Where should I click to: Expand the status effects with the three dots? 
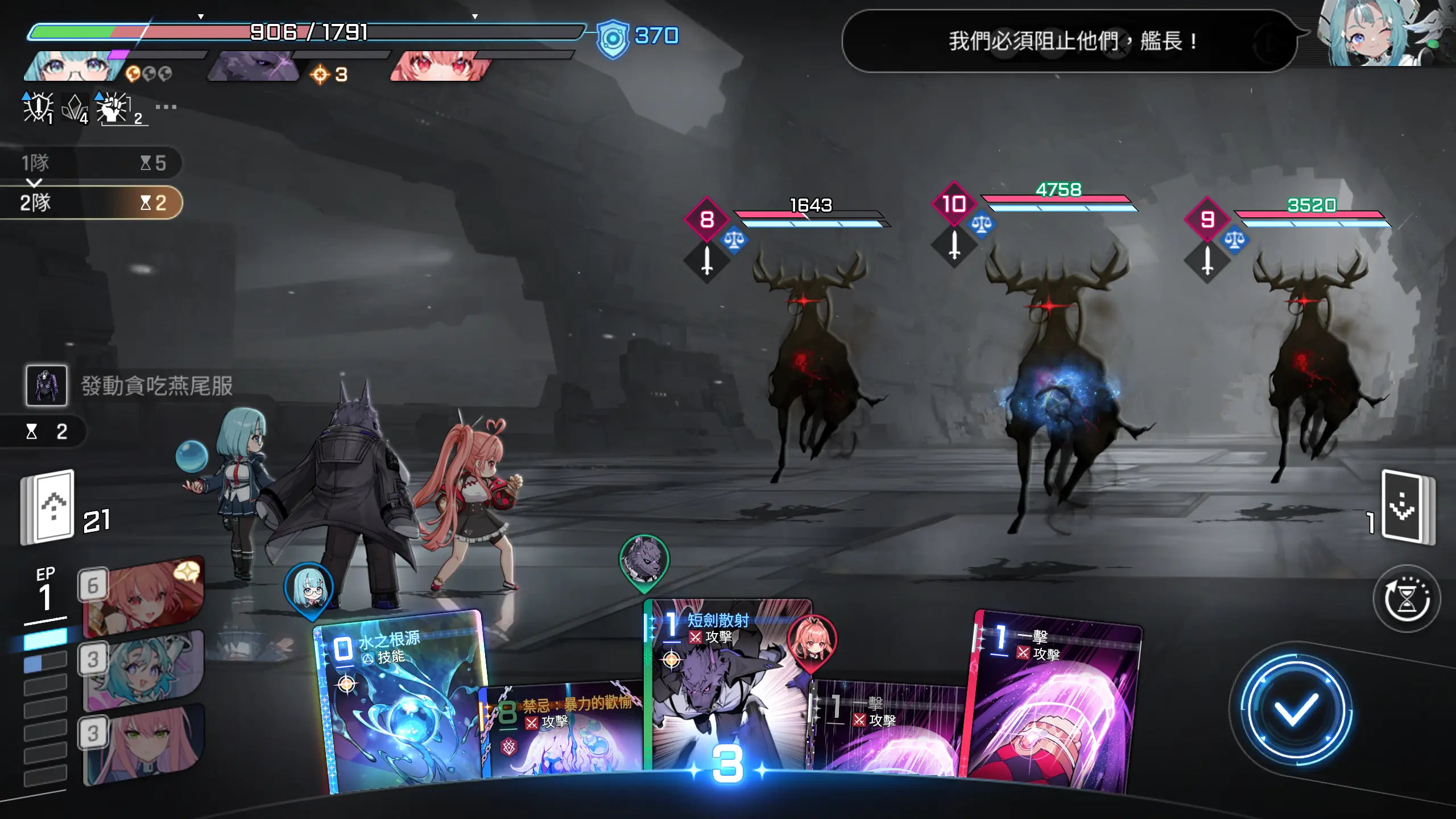click(x=166, y=107)
